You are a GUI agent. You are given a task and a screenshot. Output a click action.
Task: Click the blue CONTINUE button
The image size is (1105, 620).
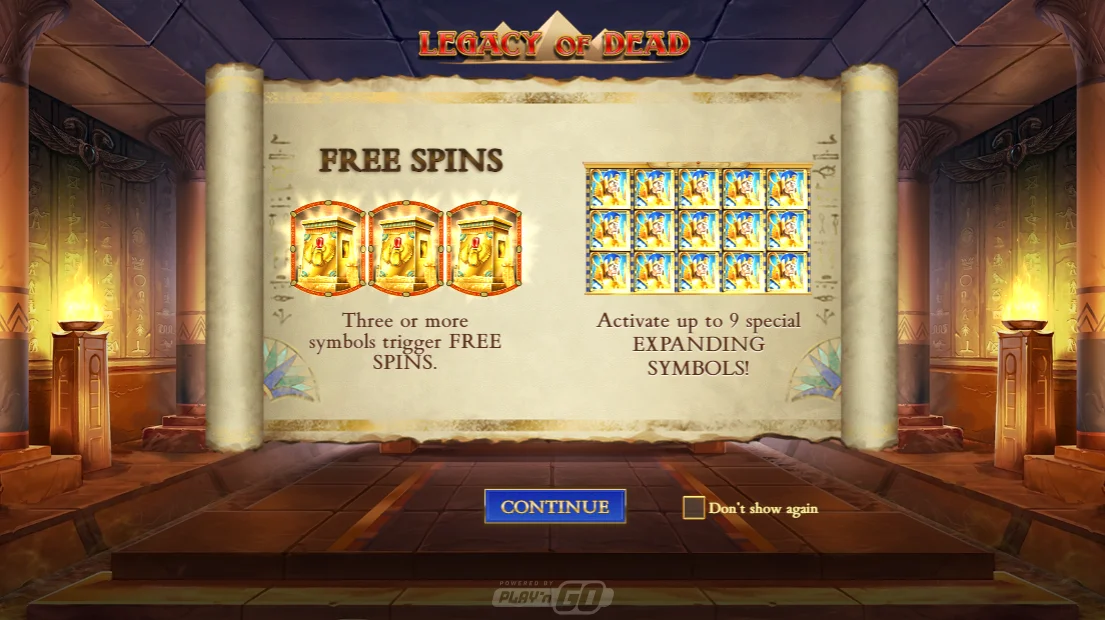555,506
